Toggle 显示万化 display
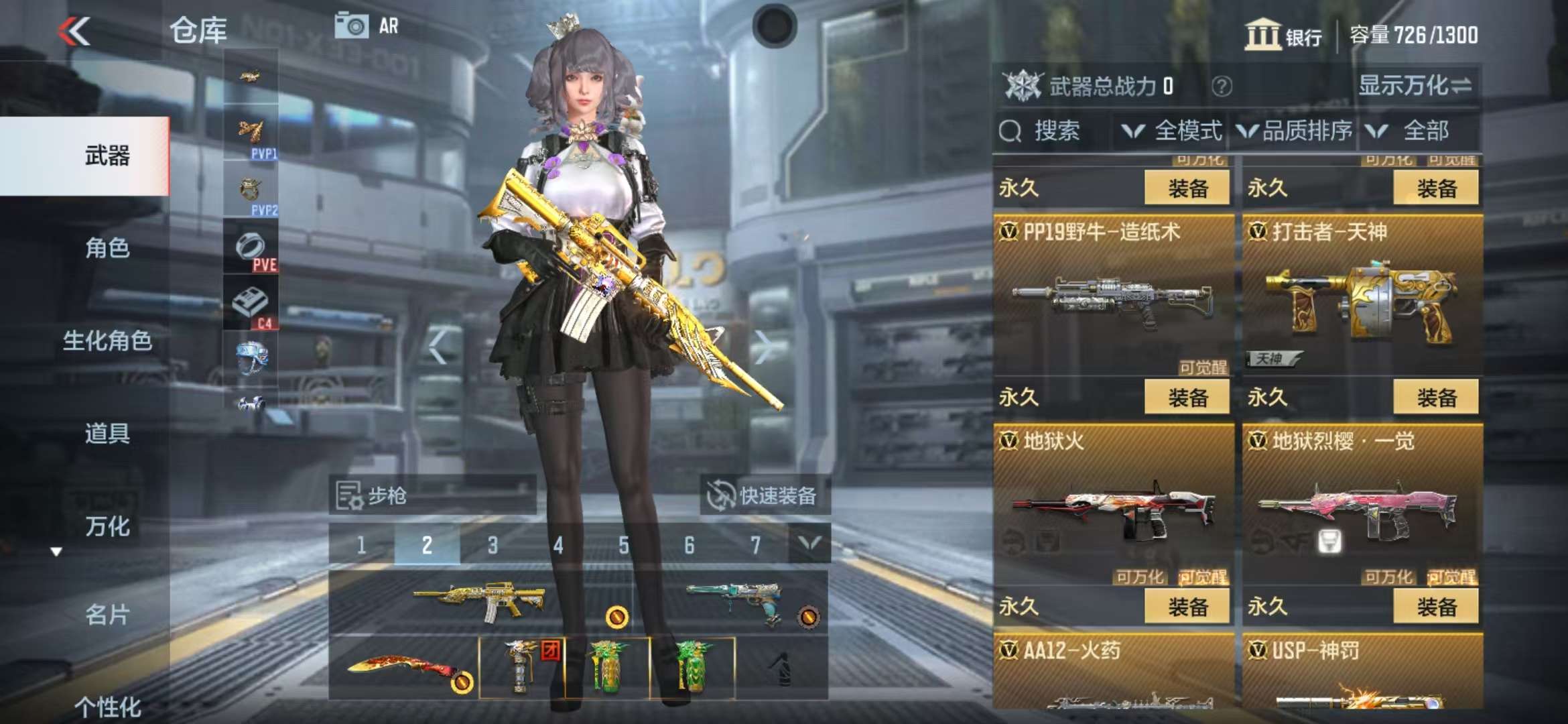This screenshot has height=724, width=1568. click(1414, 86)
